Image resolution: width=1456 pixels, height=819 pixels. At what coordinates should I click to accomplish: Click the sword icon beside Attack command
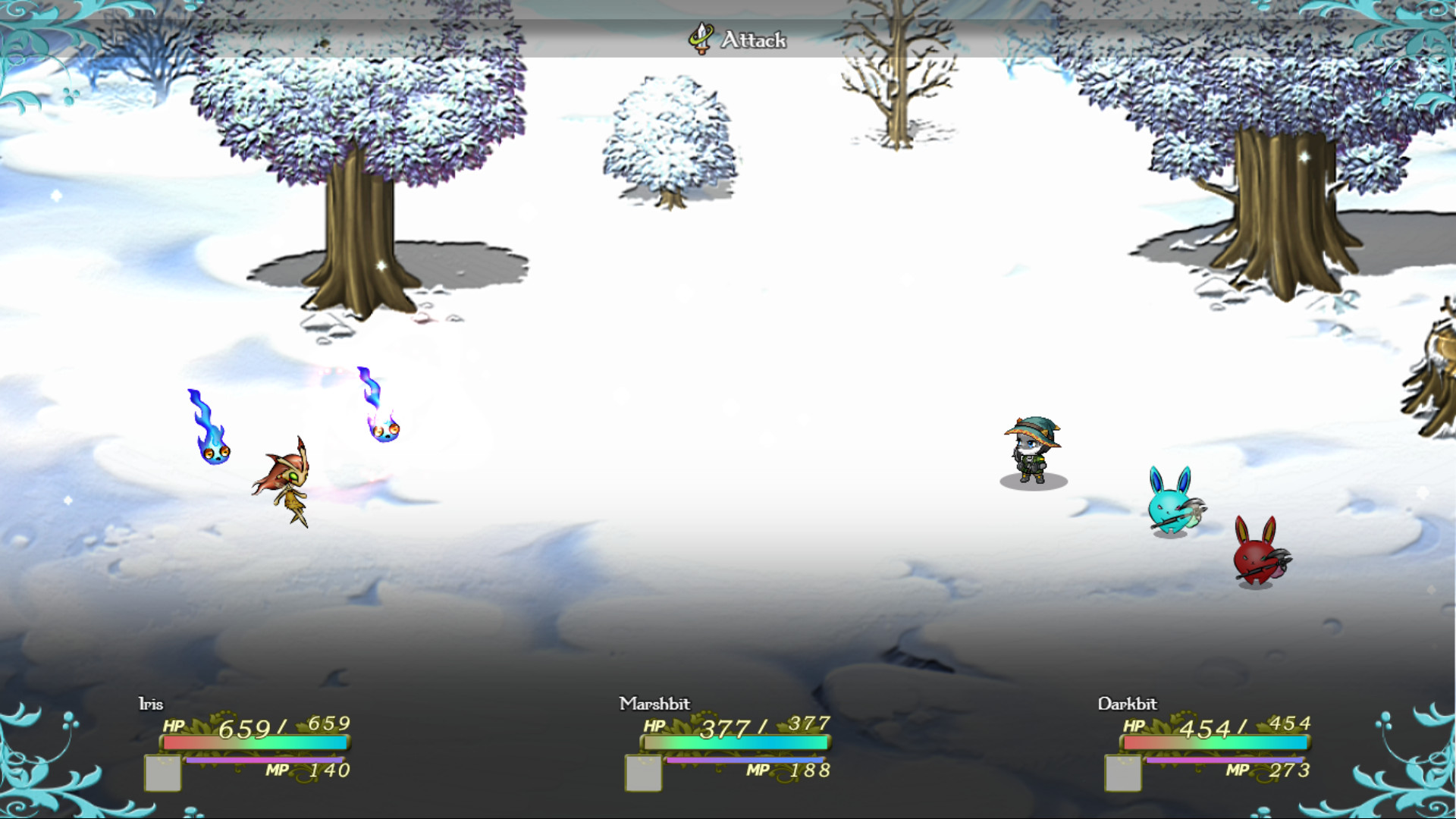(x=699, y=39)
